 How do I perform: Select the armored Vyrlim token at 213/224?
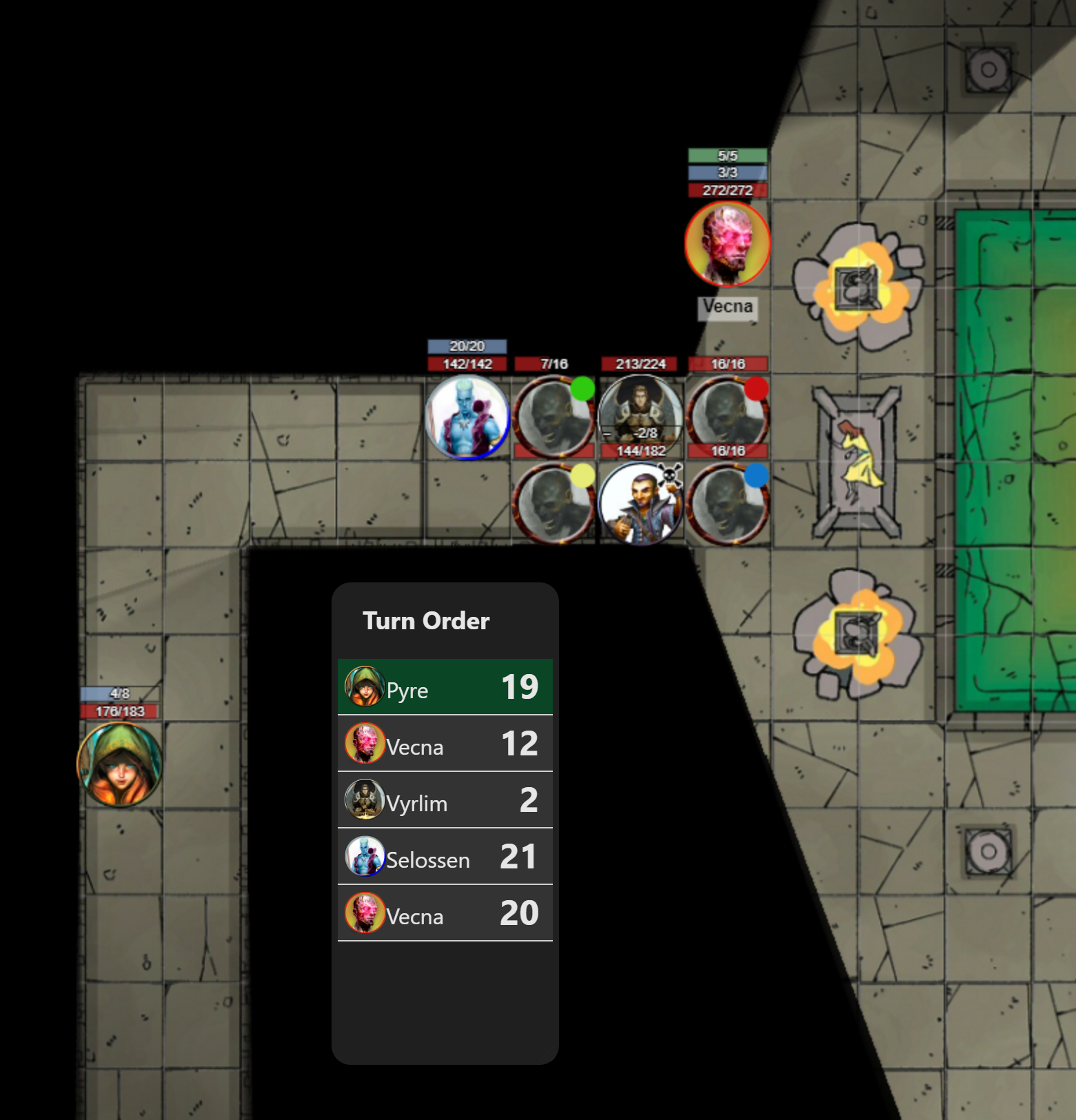640,414
